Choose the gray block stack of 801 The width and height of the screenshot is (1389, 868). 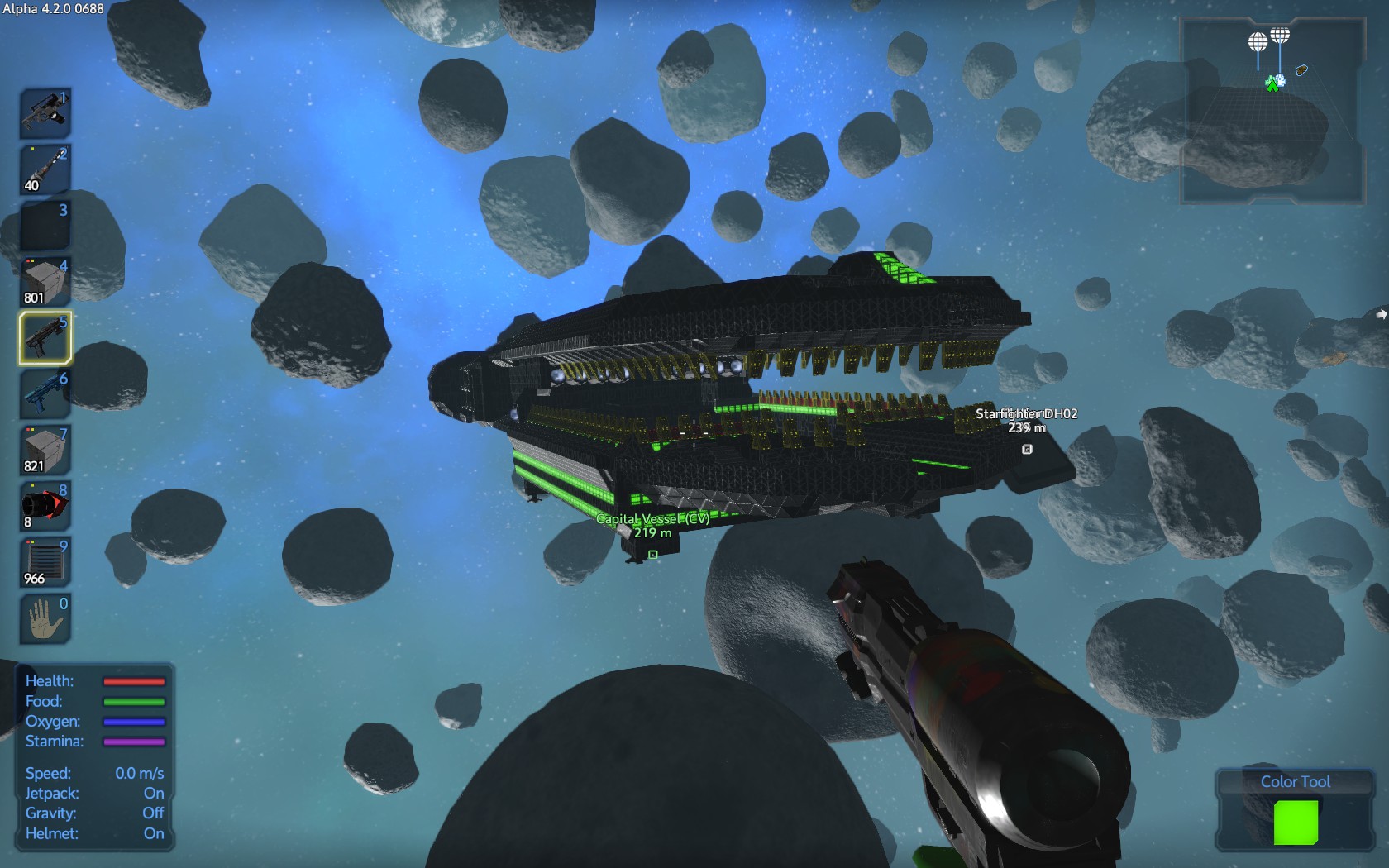point(45,282)
